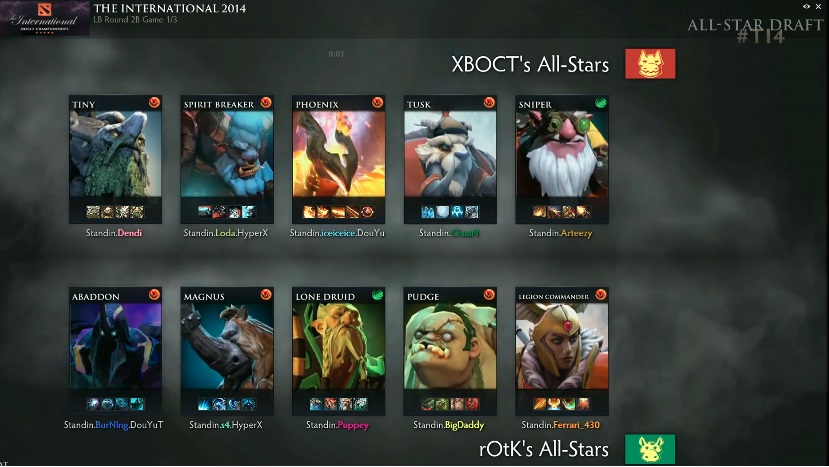Open The International 2014 tournament logo
Image resolution: width=829 pixels, height=467 pixels.
(x=45, y=18)
